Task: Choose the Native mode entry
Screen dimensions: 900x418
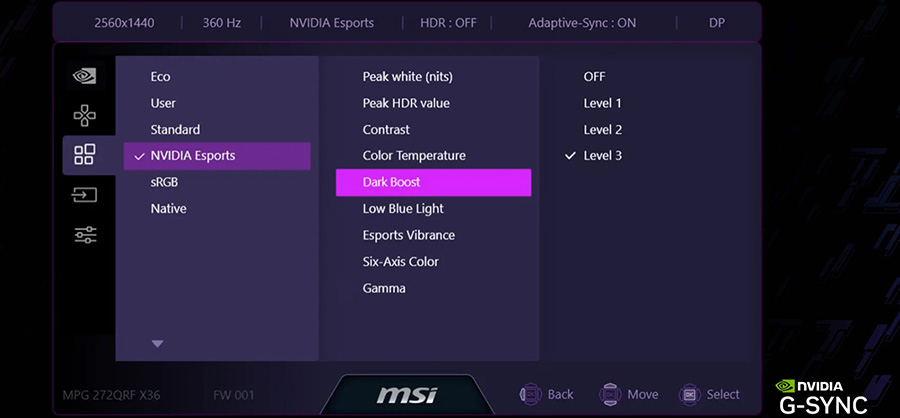Action: pos(168,209)
